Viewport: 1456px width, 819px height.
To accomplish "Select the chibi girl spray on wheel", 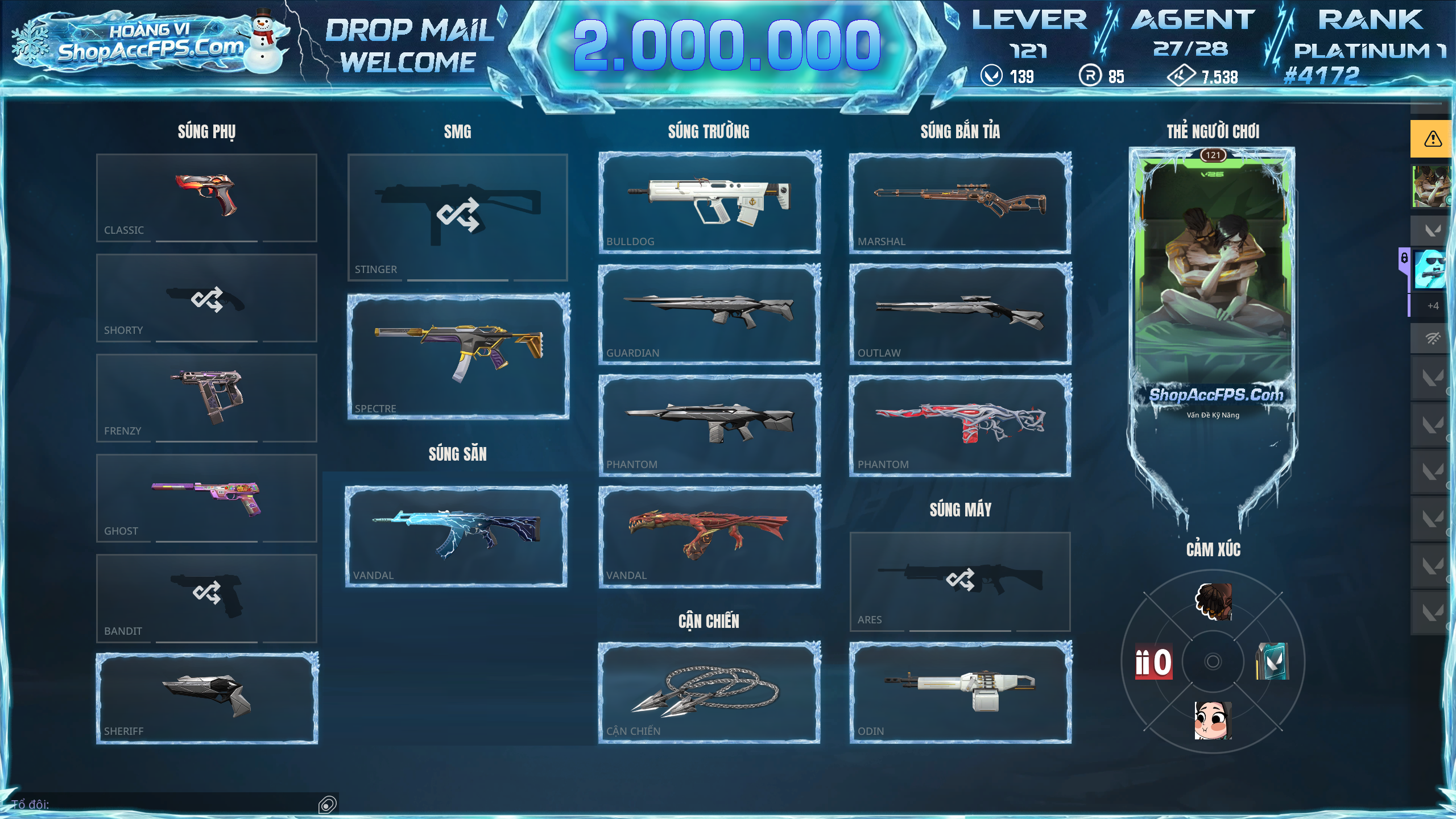I will coord(1213,720).
